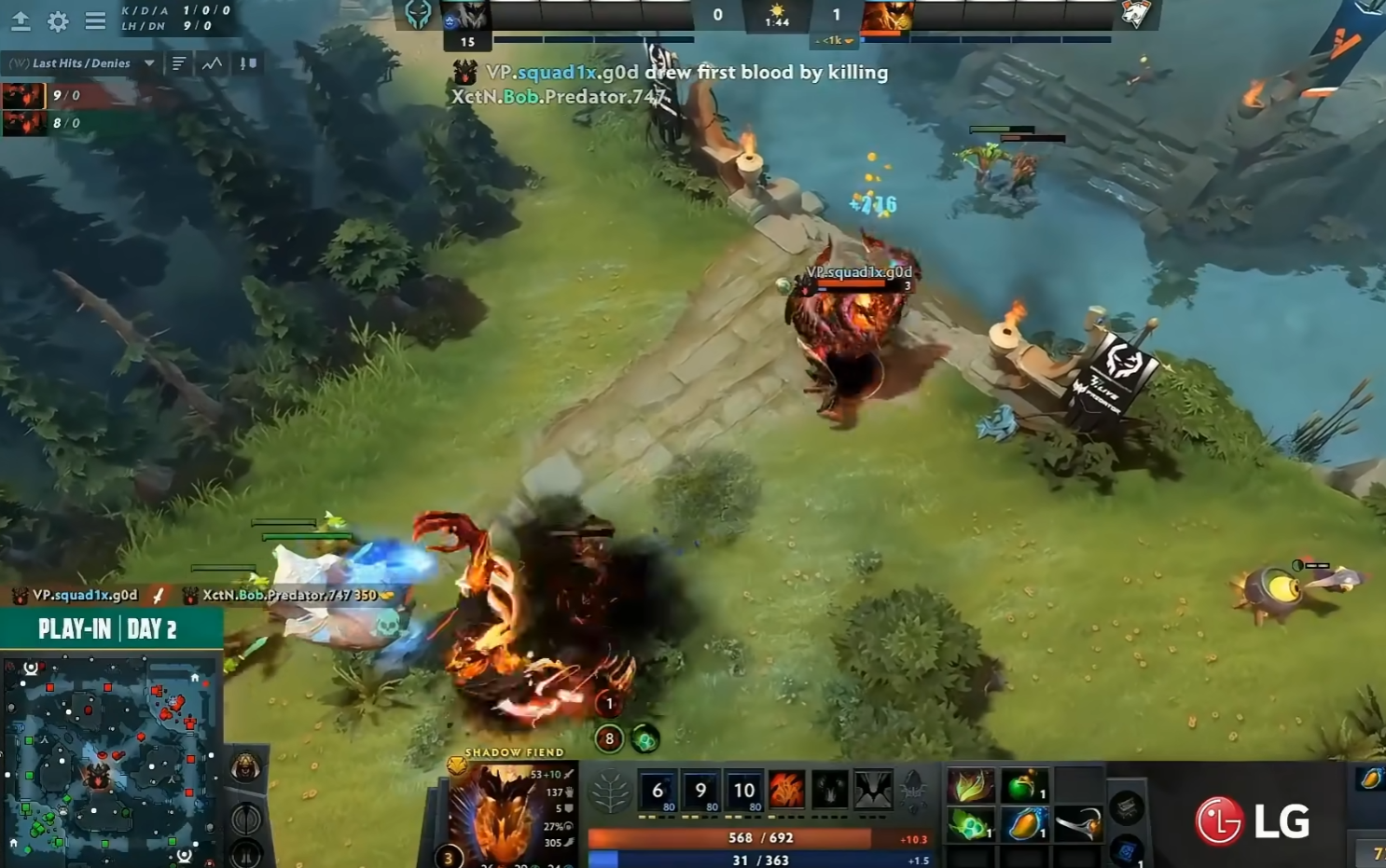
Task: Open the gear settings menu
Action: [58, 21]
